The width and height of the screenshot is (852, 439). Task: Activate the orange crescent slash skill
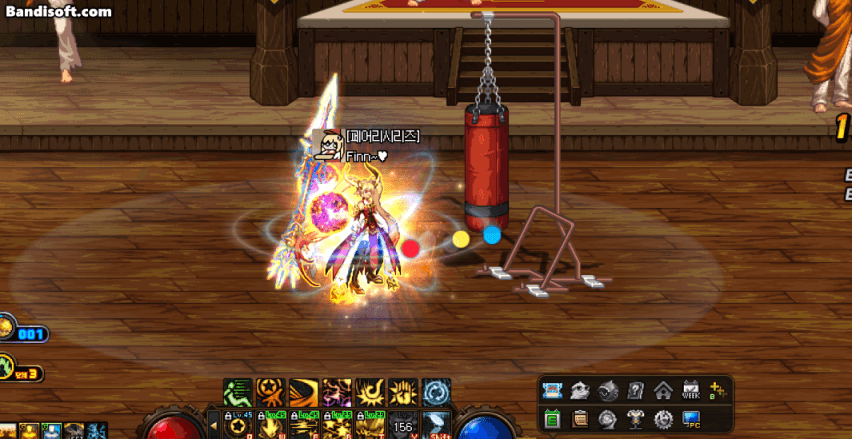tap(303, 392)
